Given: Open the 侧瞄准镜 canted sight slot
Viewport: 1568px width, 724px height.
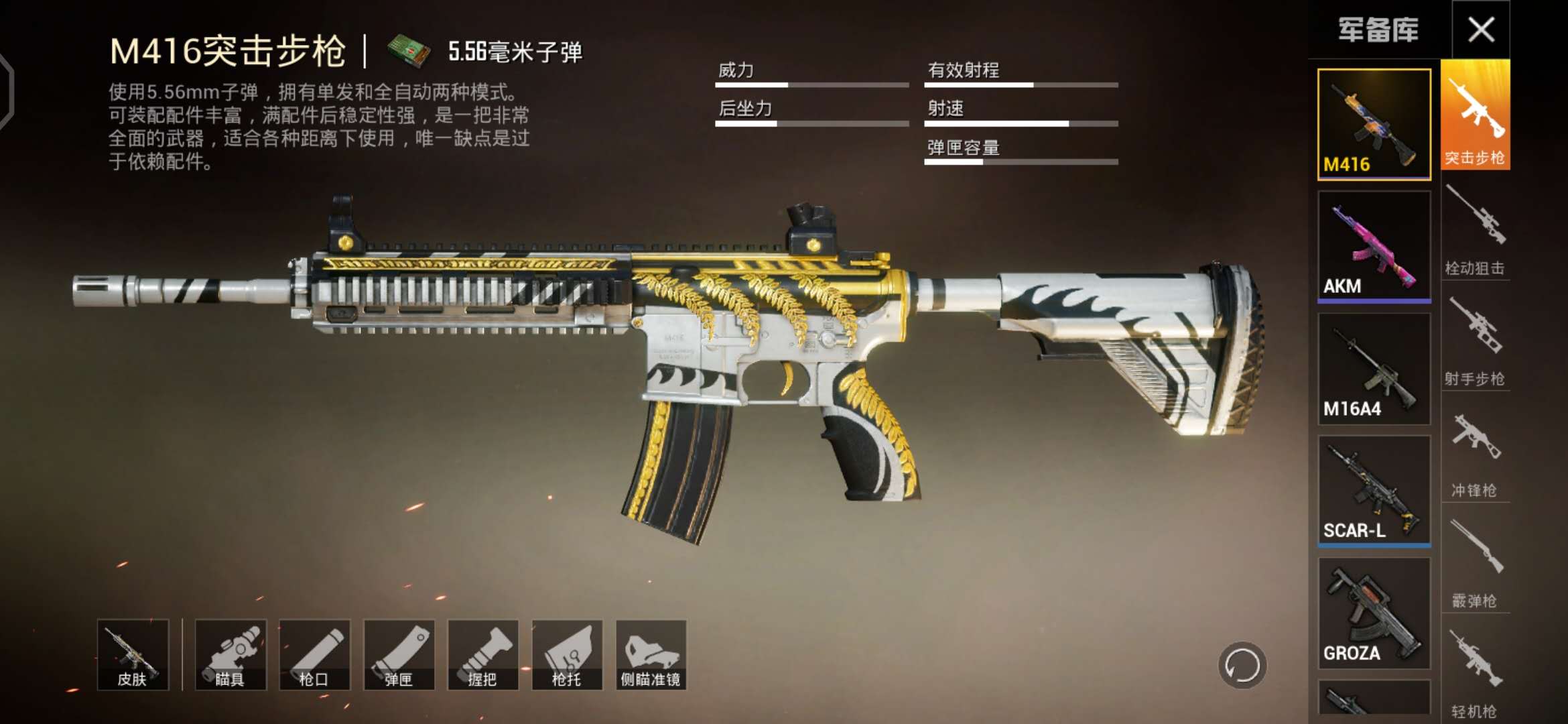Looking at the screenshot, I should (651, 655).
